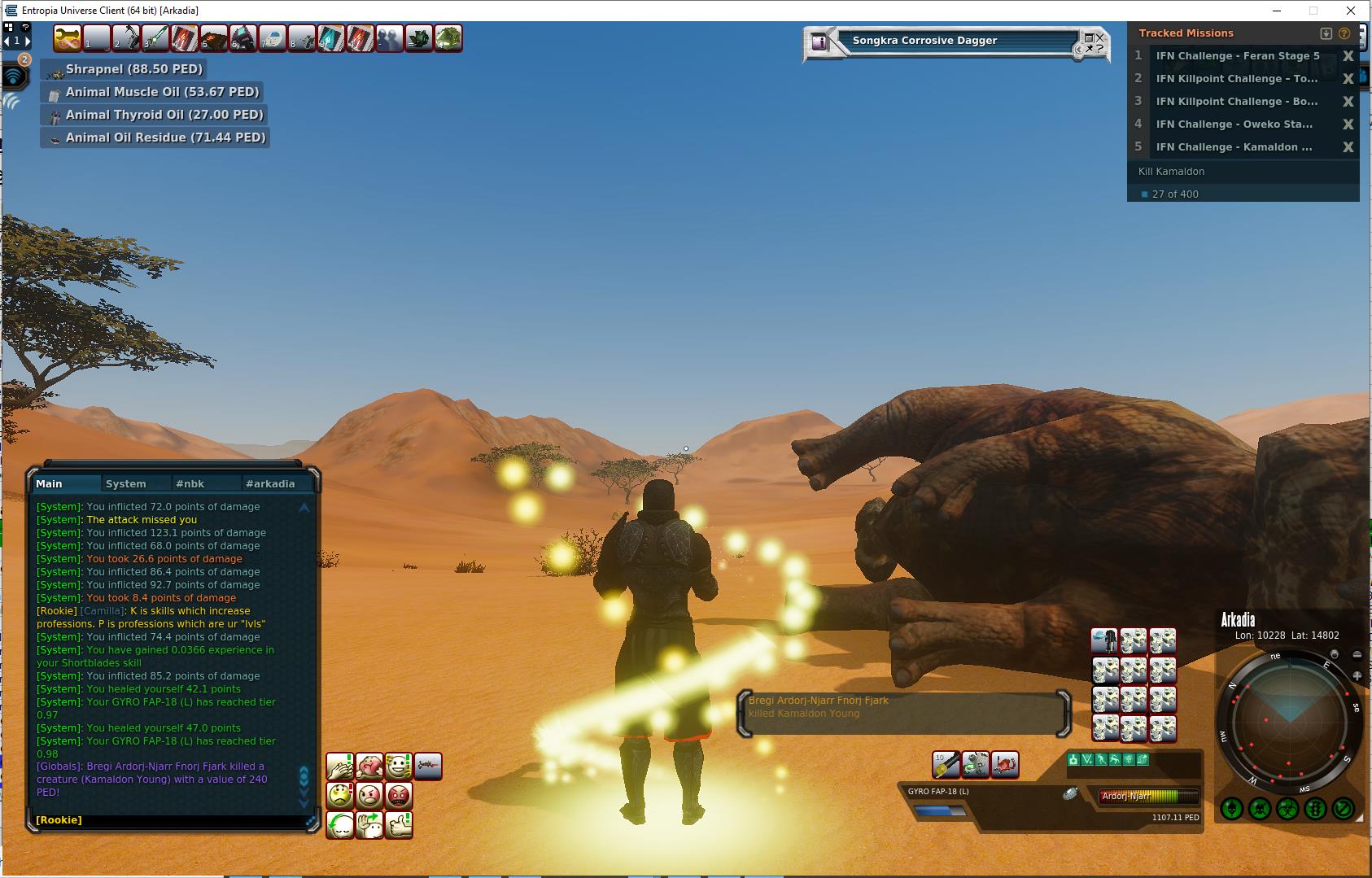Select the #nbk chat channel tab

(x=190, y=483)
